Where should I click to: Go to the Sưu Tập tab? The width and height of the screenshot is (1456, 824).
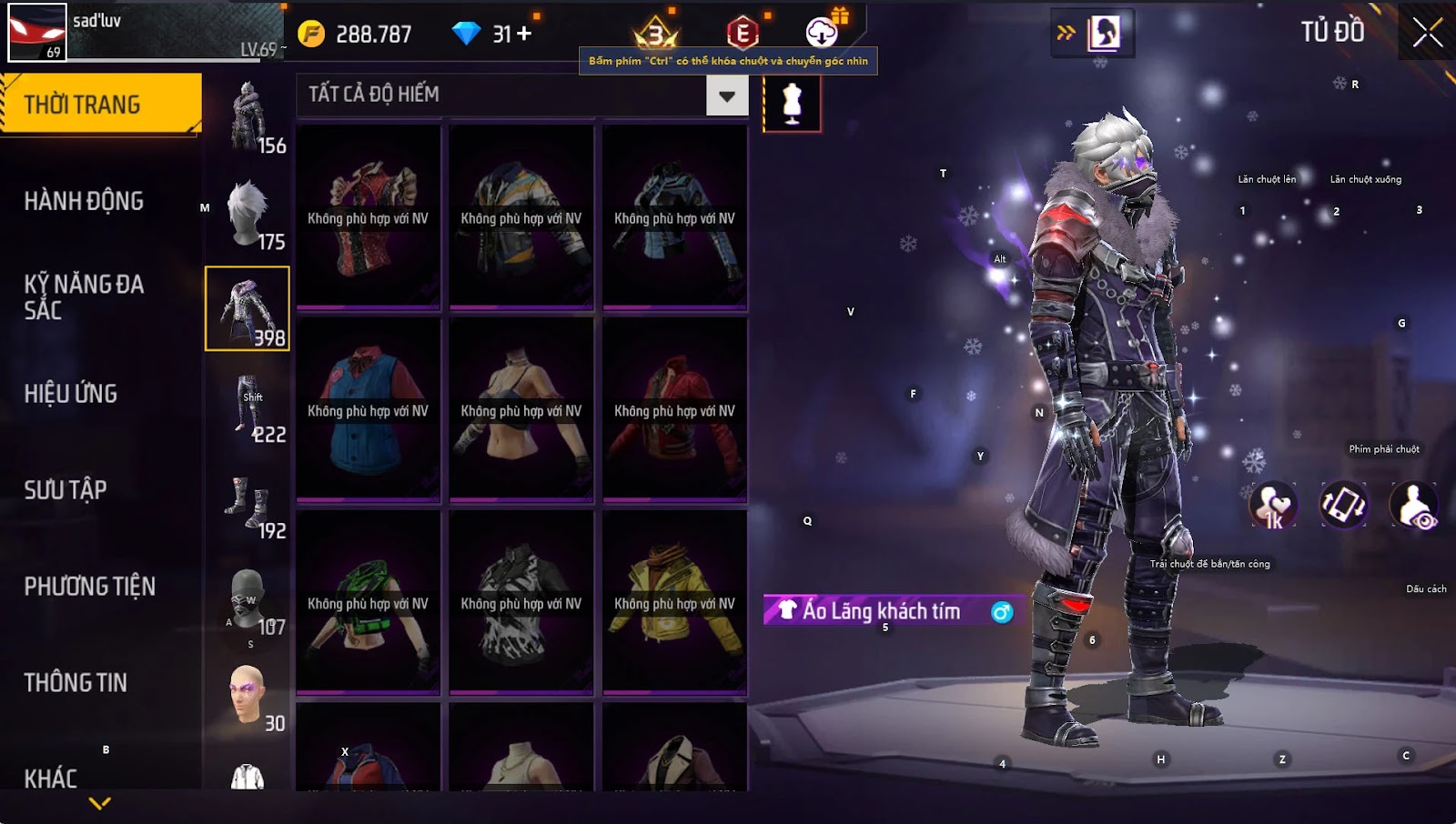(66, 490)
